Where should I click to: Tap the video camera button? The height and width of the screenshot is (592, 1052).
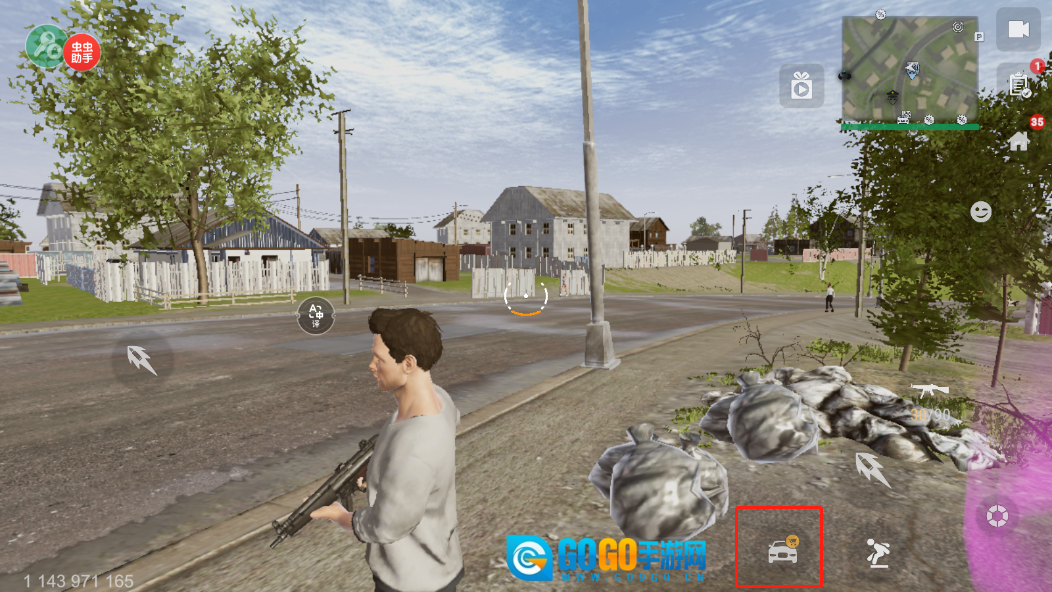(1018, 30)
